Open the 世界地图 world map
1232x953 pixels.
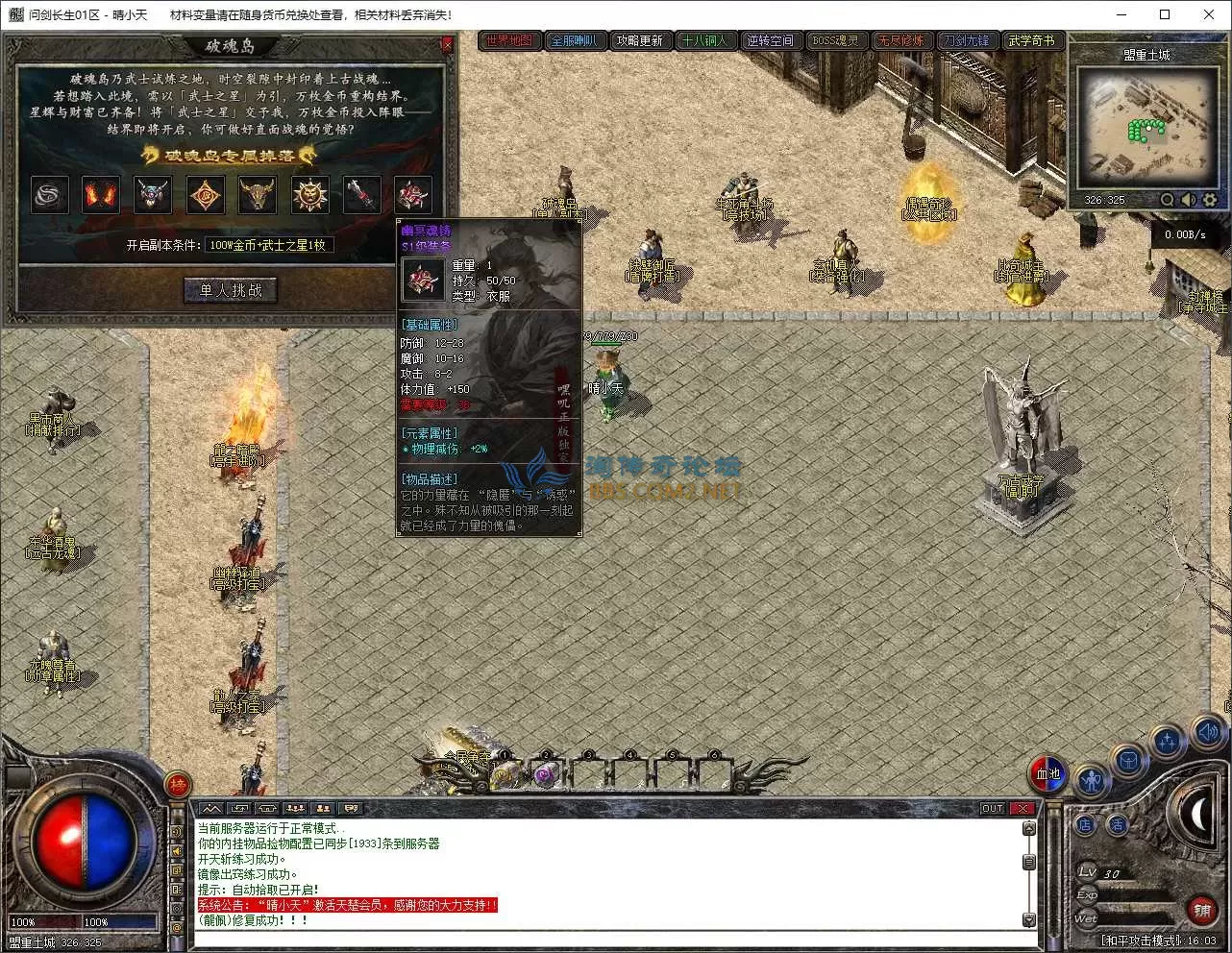508,40
